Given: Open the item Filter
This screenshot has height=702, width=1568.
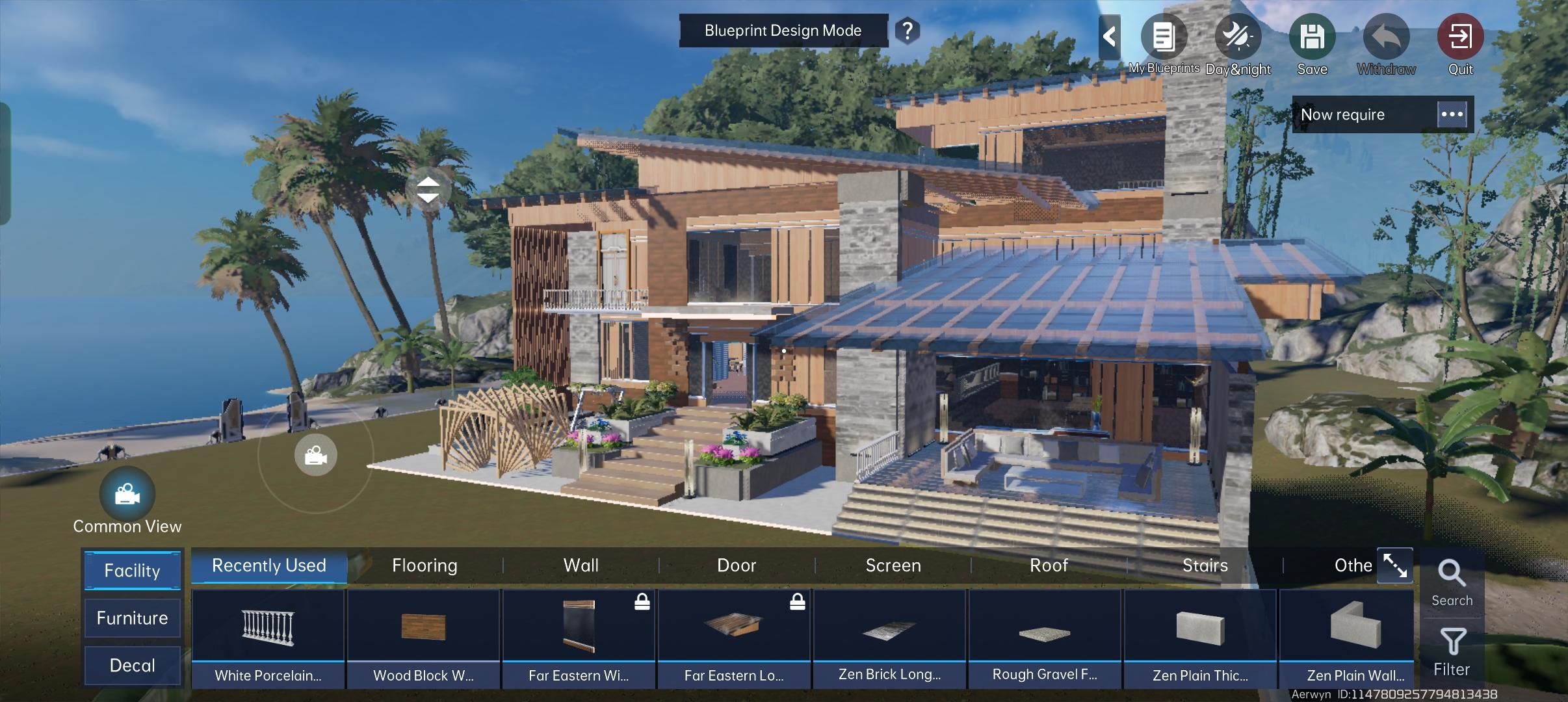Looking at the screenshot, I should tap(1452, 651).
